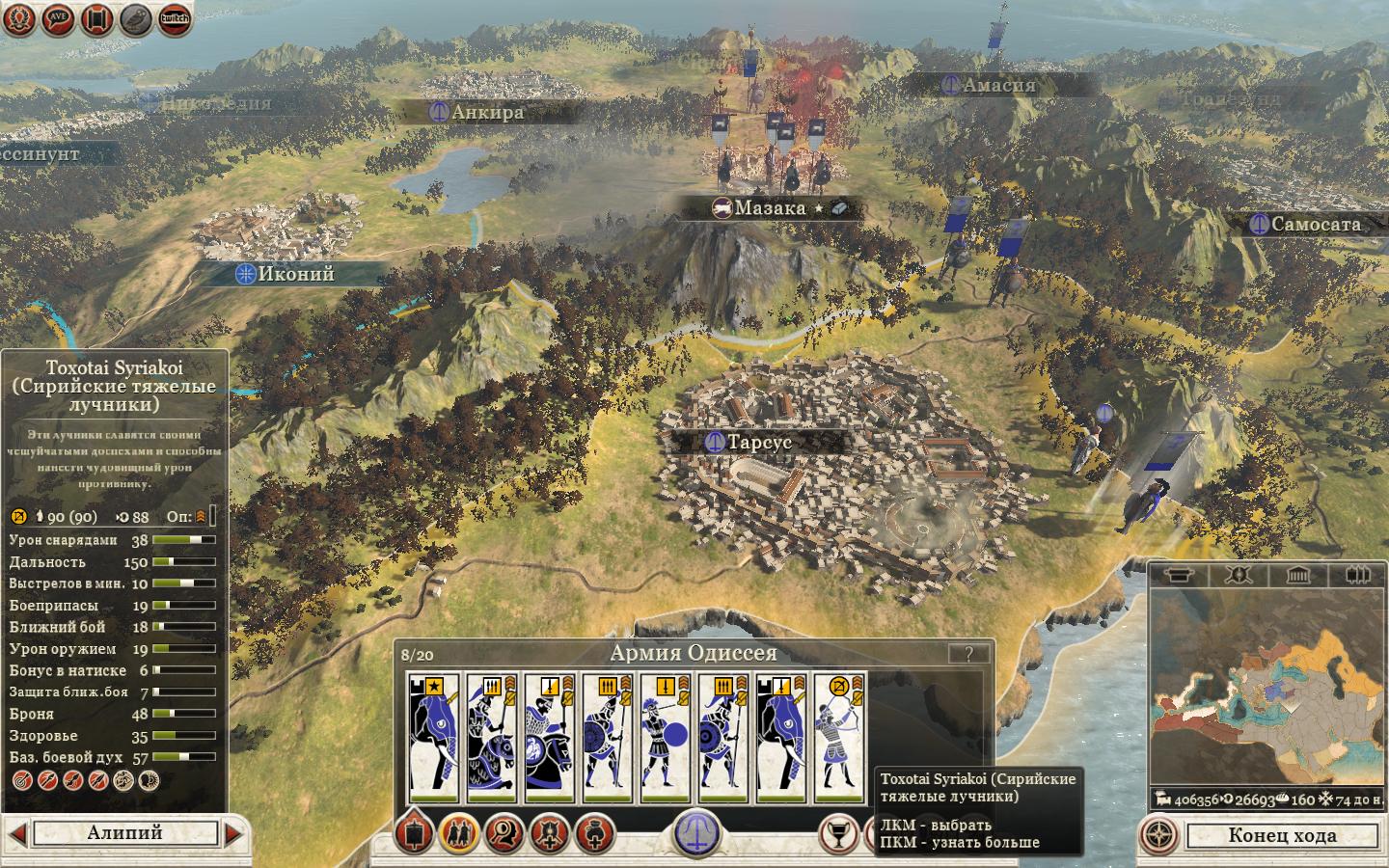The height and width of the screenshot is (868, 1389).
Task: Click the magnifying glass head icon button
Action: coord(504,833)
